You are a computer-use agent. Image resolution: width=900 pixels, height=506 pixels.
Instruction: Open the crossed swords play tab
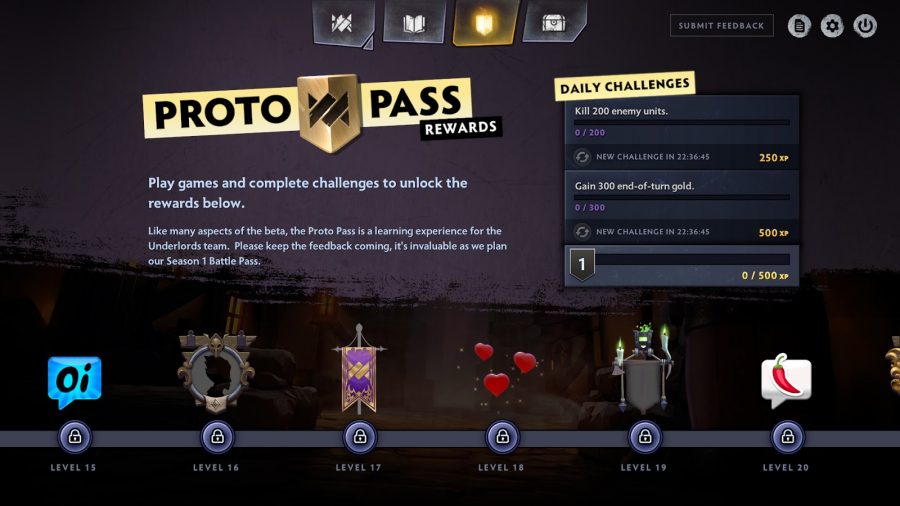click(x=343, y=24)
